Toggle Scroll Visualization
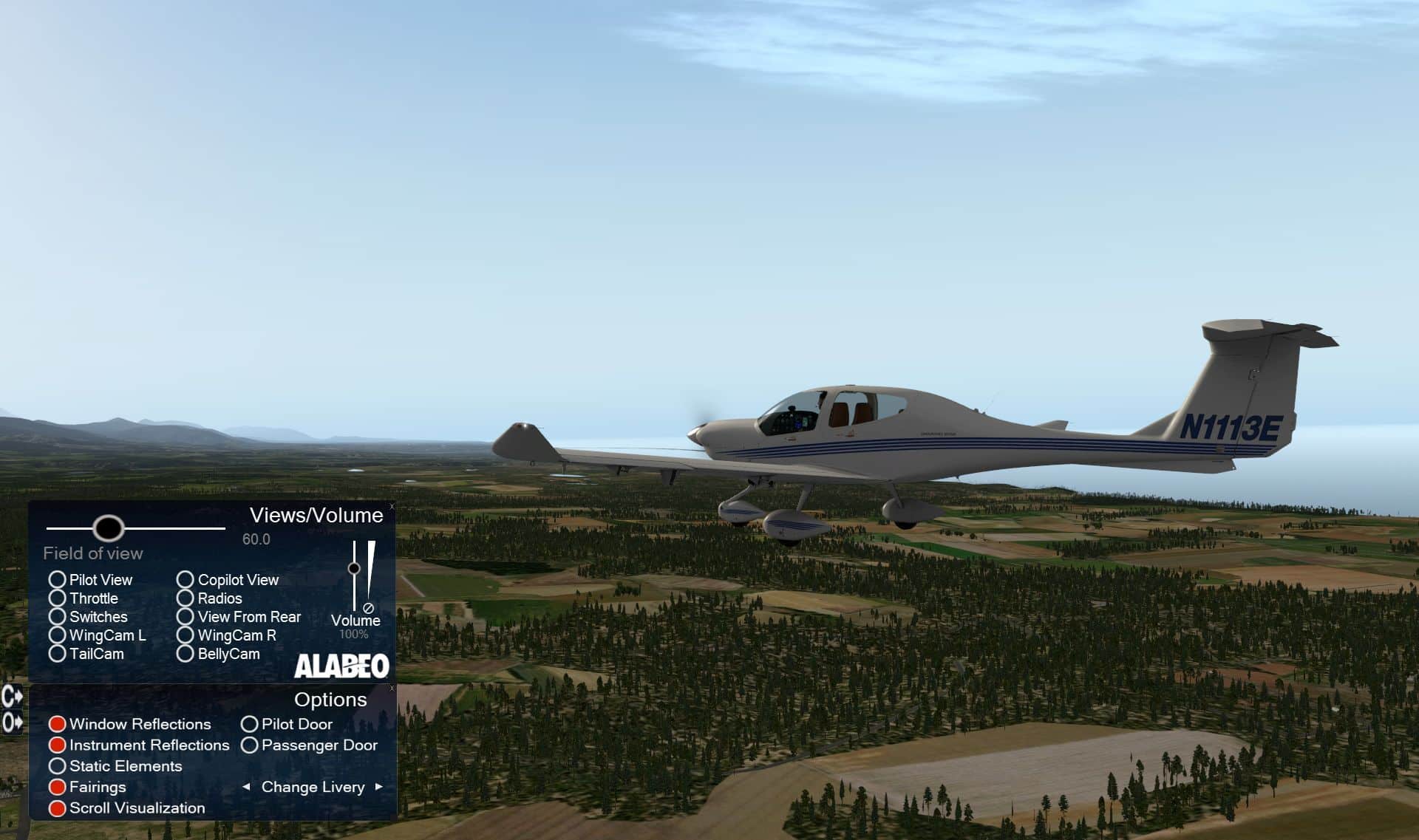The height and width of the screenshot is (840, 1419). click(58, 808)
